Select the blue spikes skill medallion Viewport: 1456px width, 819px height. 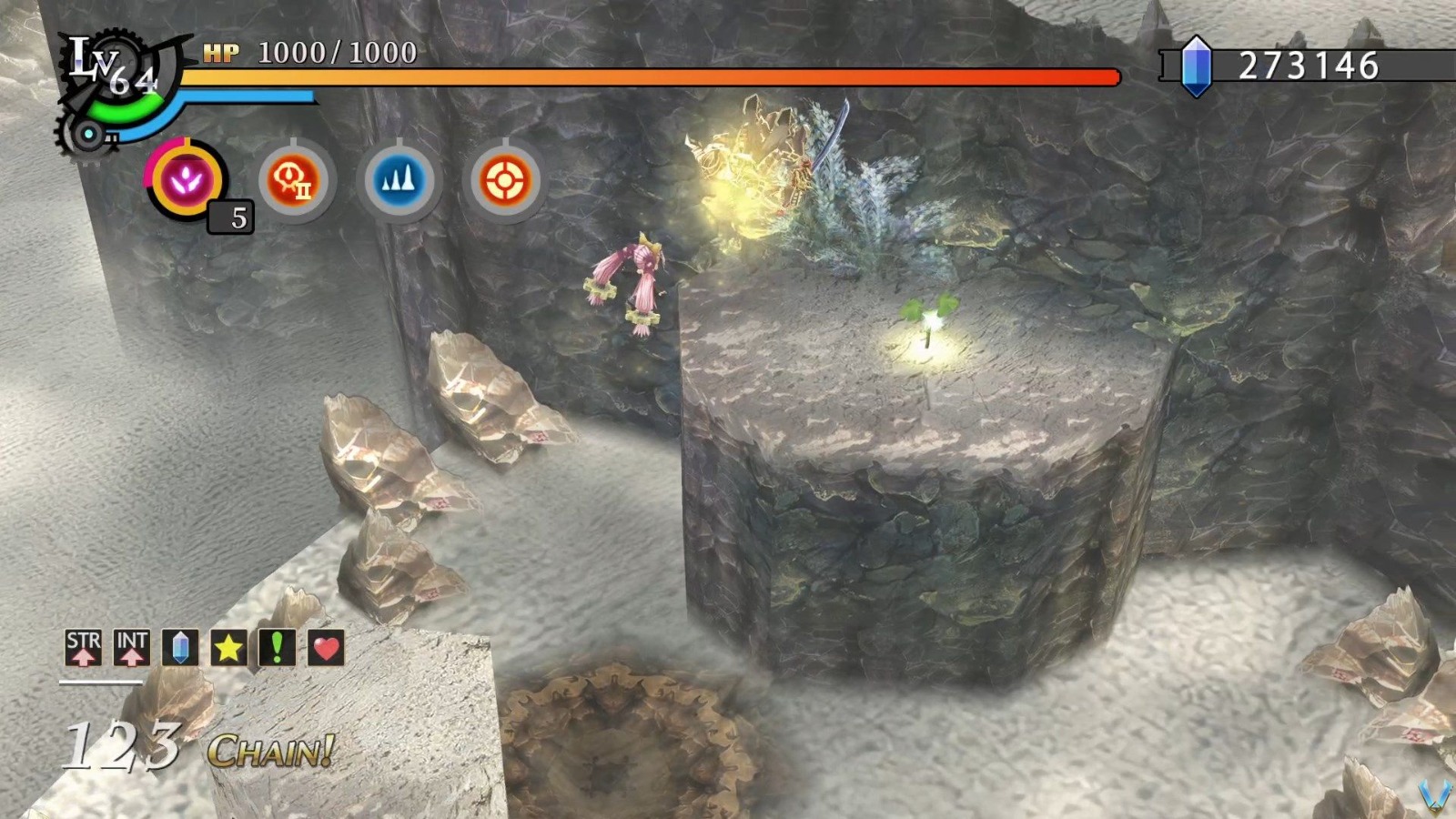[x=400, y=179]
